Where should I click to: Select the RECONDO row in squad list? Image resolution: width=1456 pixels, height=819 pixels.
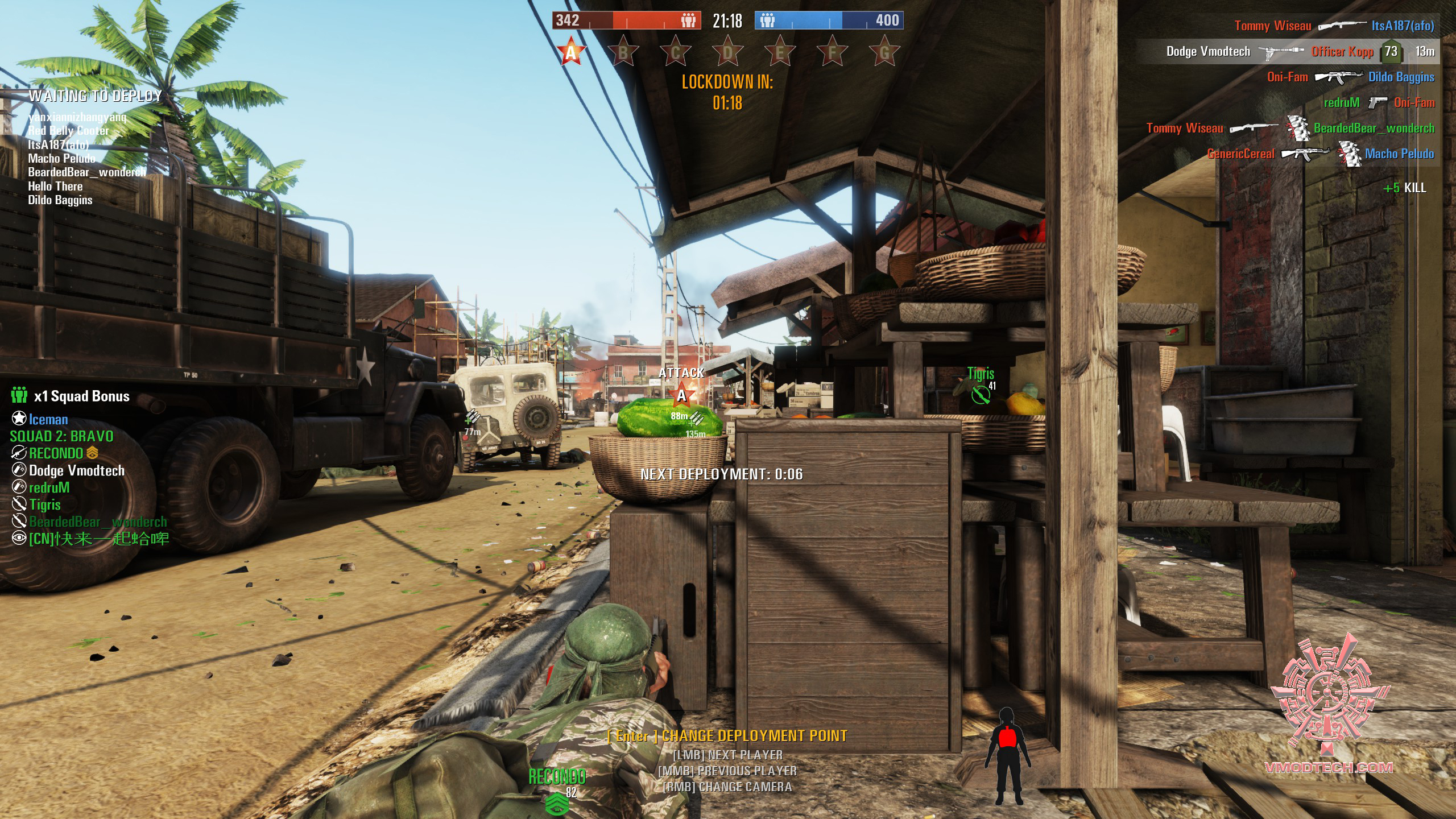(56, 453)
